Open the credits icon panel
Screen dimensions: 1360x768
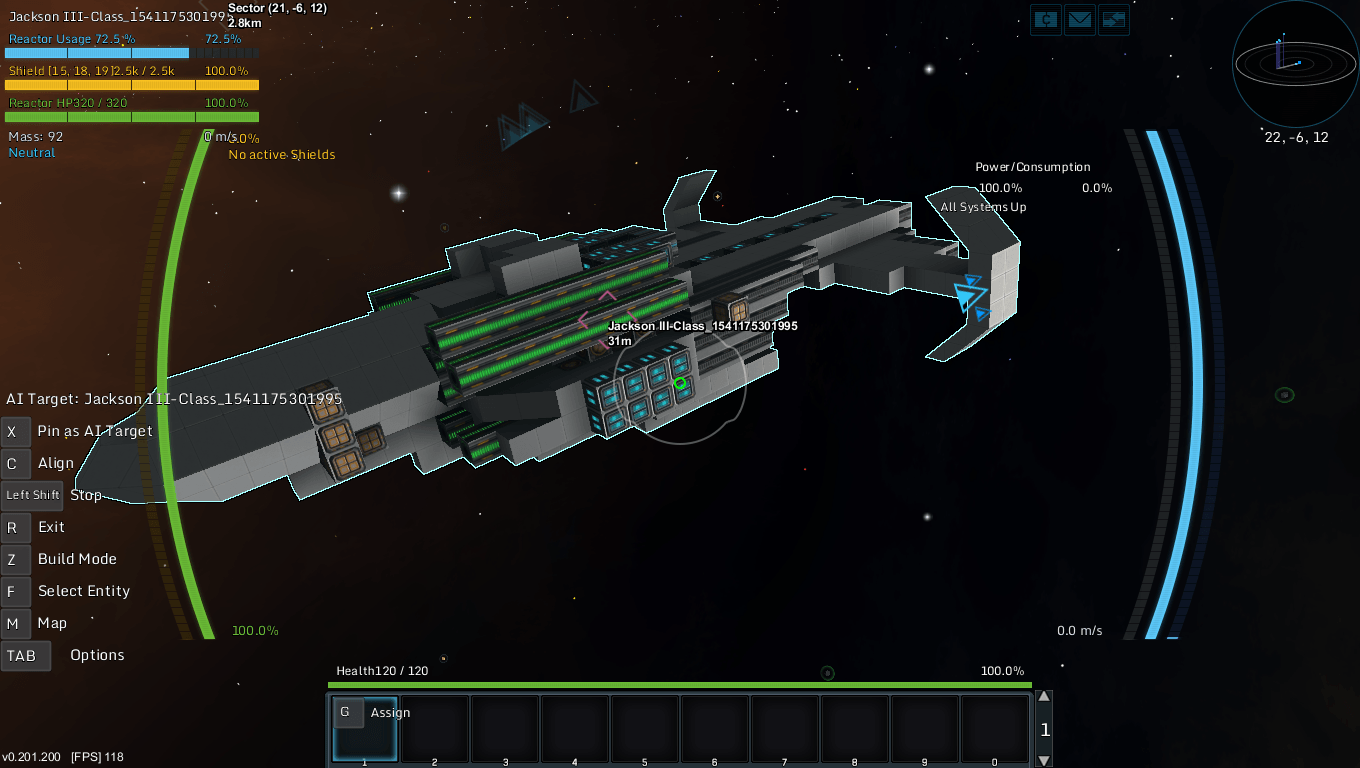[1046, 19]
